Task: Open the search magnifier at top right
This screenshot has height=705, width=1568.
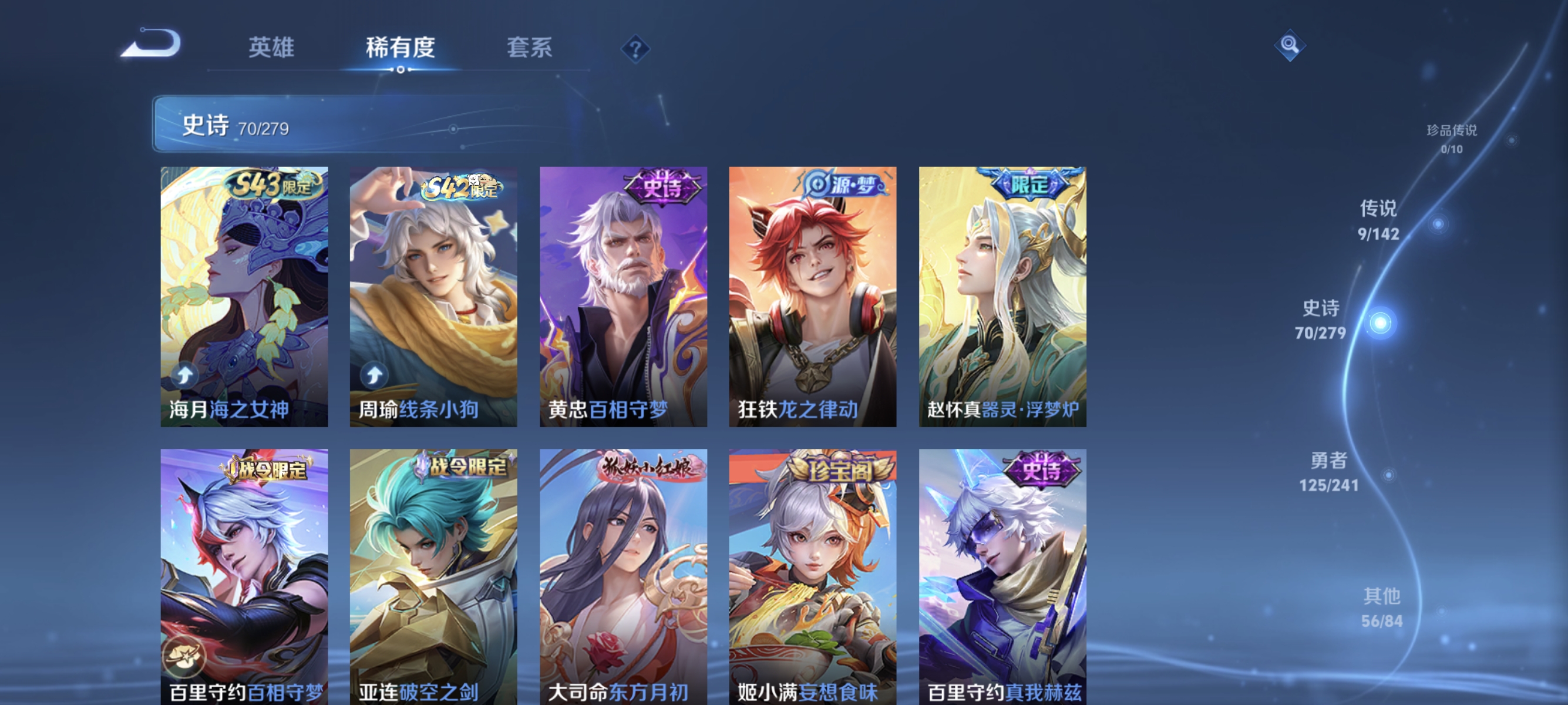Action: tap(1290, 46)
